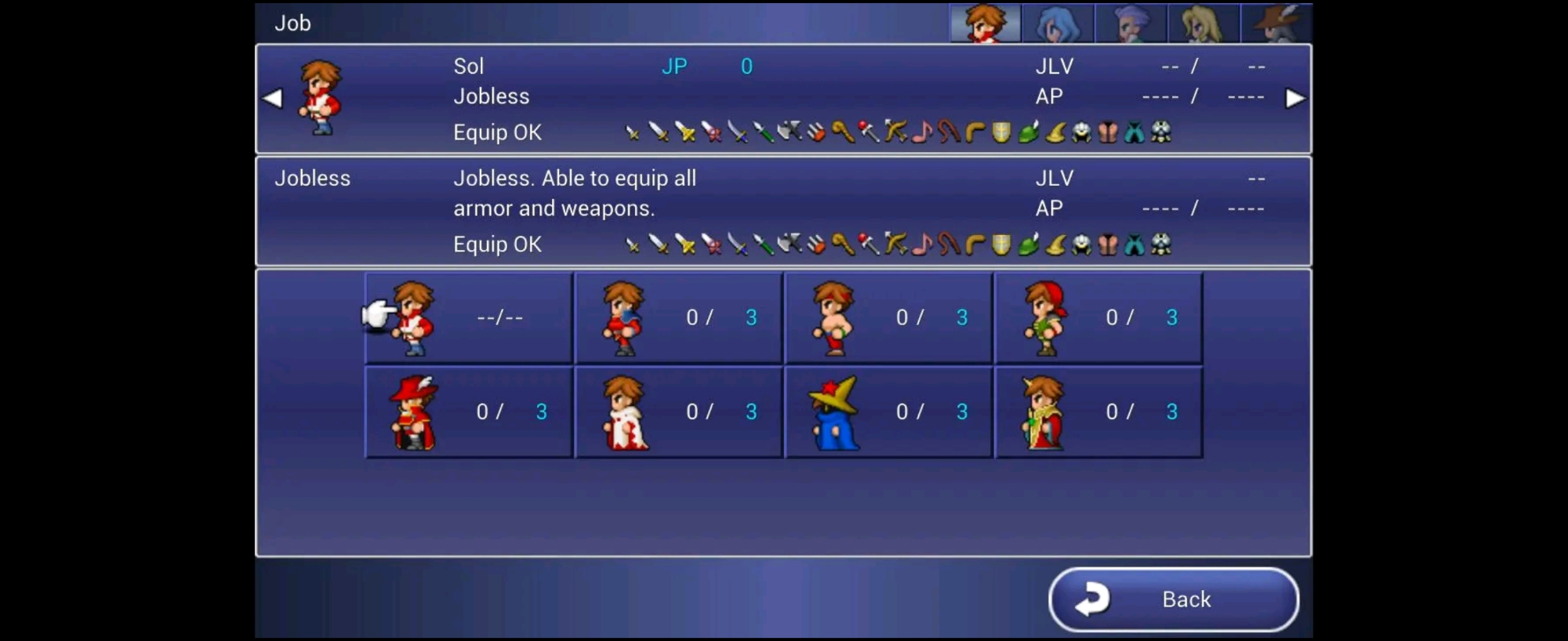1568x641 pixels.
Task: Select the White Mage in white robe
Action: [678, 412]
